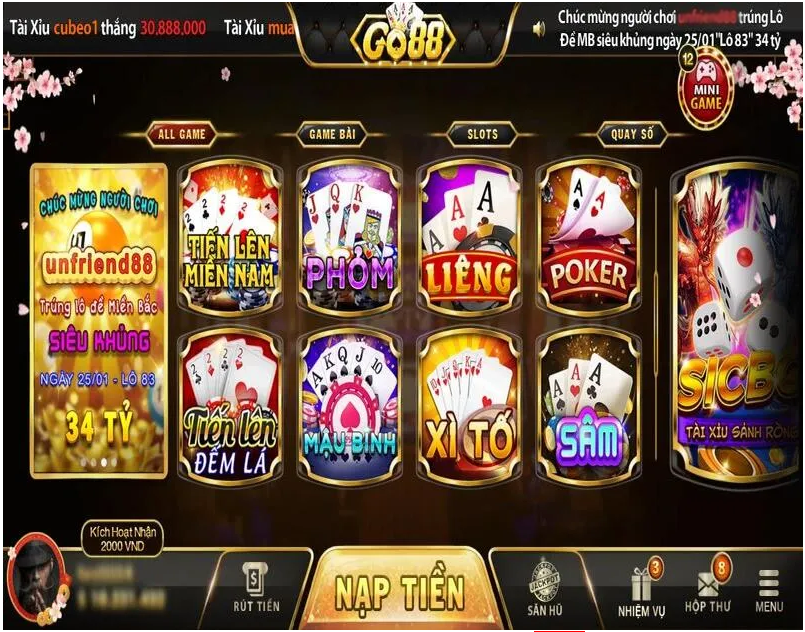
Task: Open the Mini Game button
Action: [x=706, y=90]
